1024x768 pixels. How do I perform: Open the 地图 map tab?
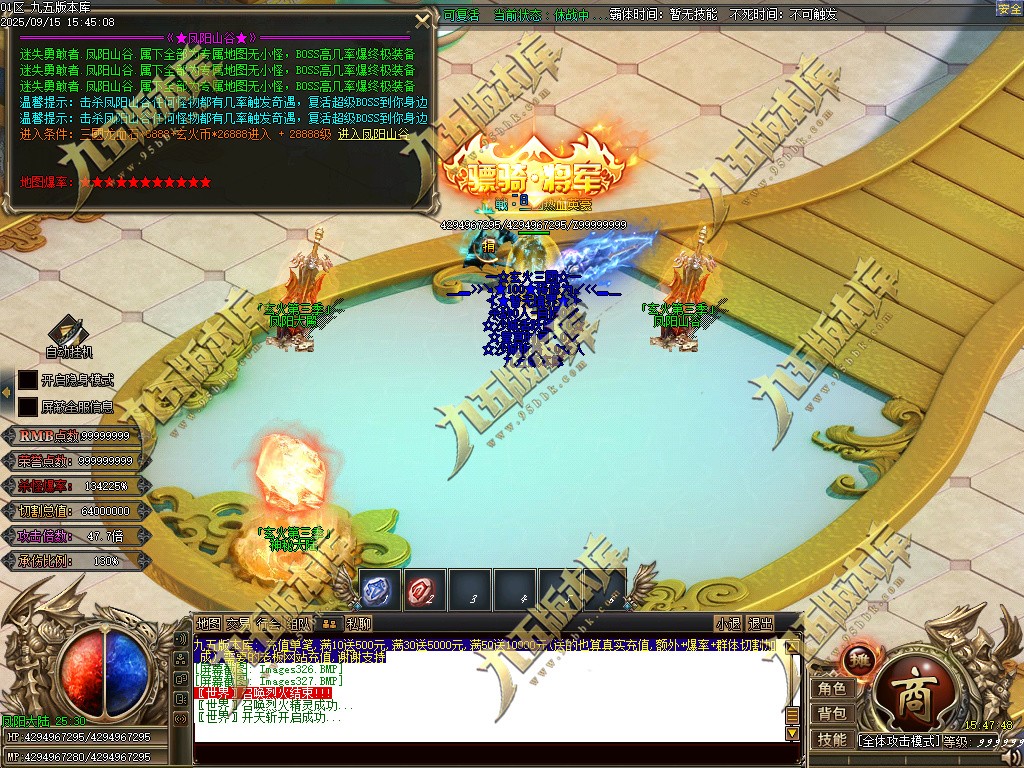click(208, 623)
